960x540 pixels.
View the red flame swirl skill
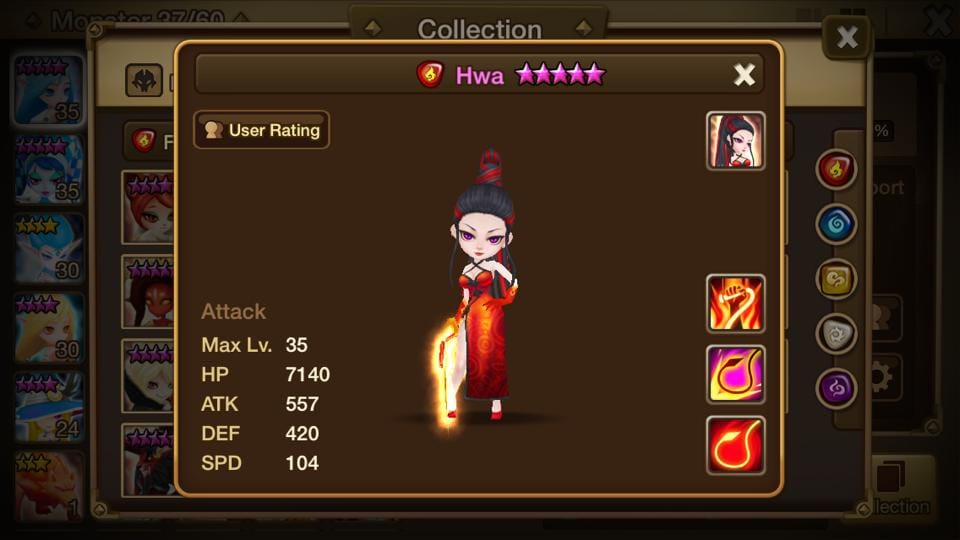point(736,445)
